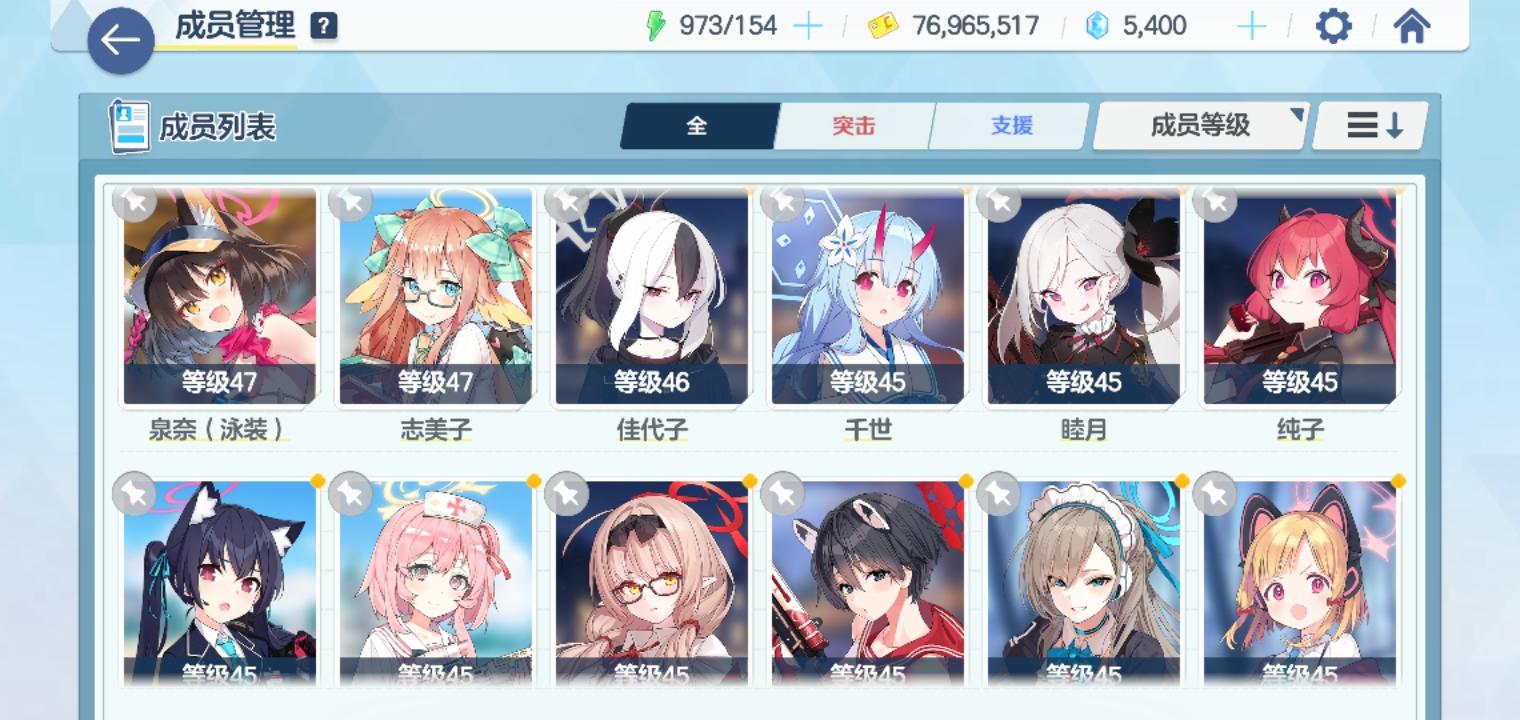This screenshot has width=1520, height=720.
Task: Toggle favorite pin on 泉奈（泳装）card
Action: point(135,201)
